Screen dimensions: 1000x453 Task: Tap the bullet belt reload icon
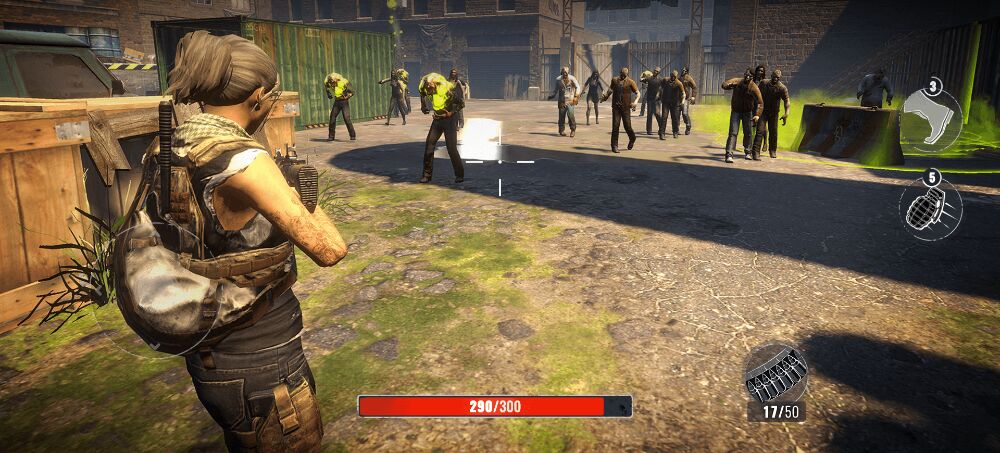pyautogui.click(x=776, y=375)
